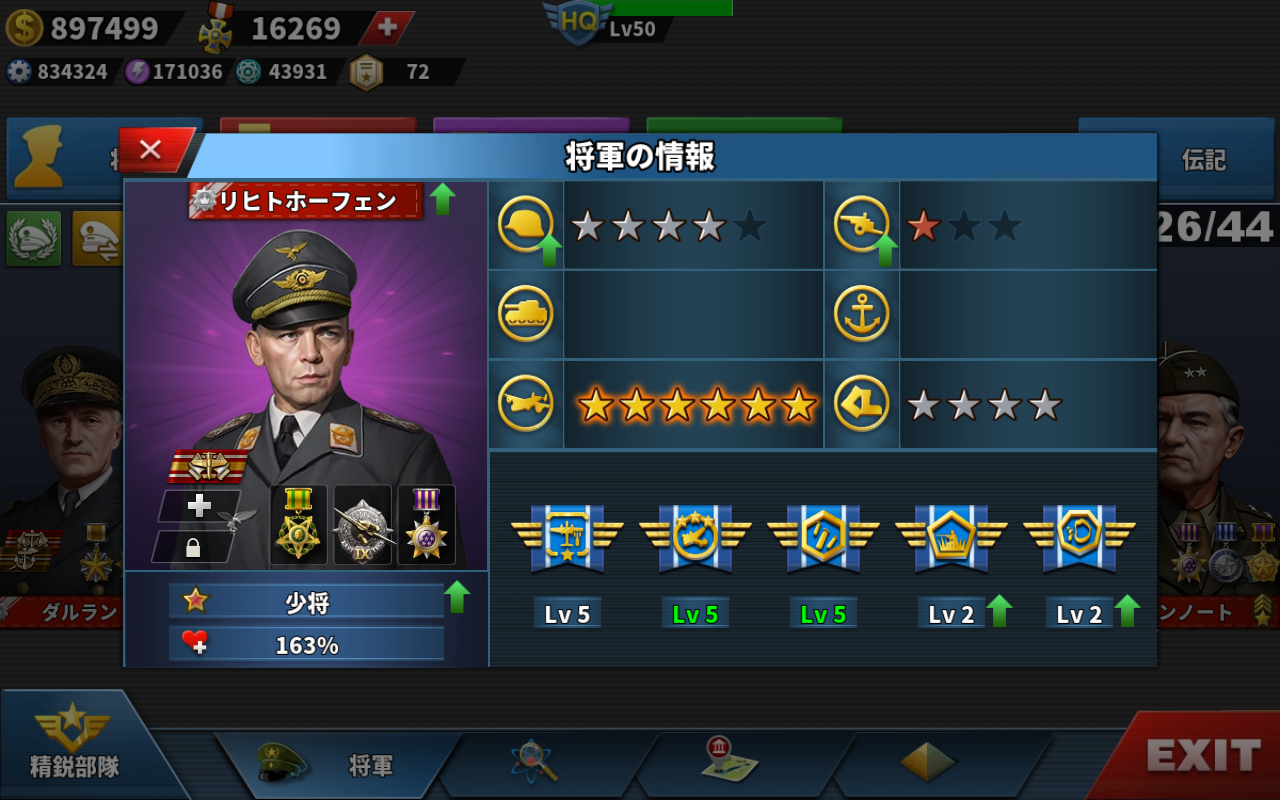Select the middle sword badge medal slot
The image size is (1280, 800).
tap(362, 525)
